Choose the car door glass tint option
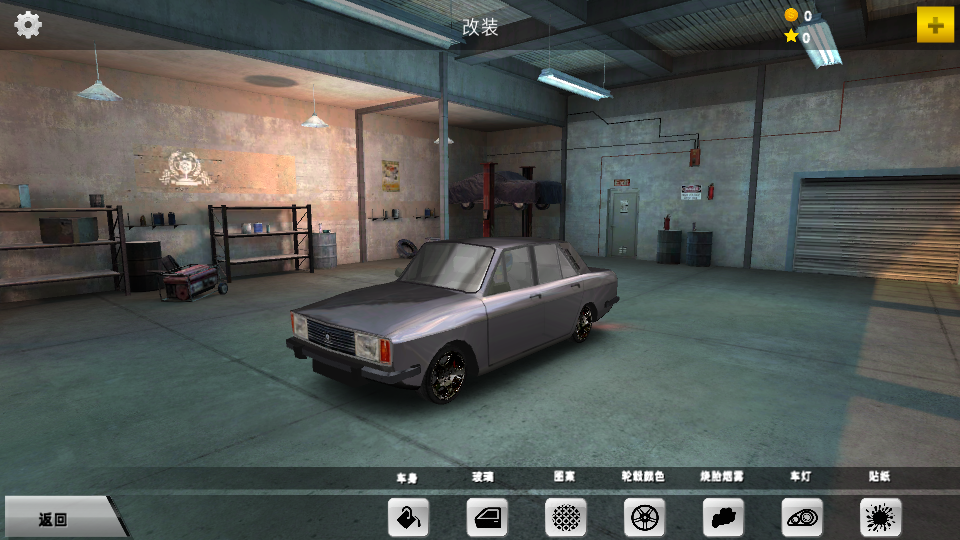960x540 pixels. 487,517
